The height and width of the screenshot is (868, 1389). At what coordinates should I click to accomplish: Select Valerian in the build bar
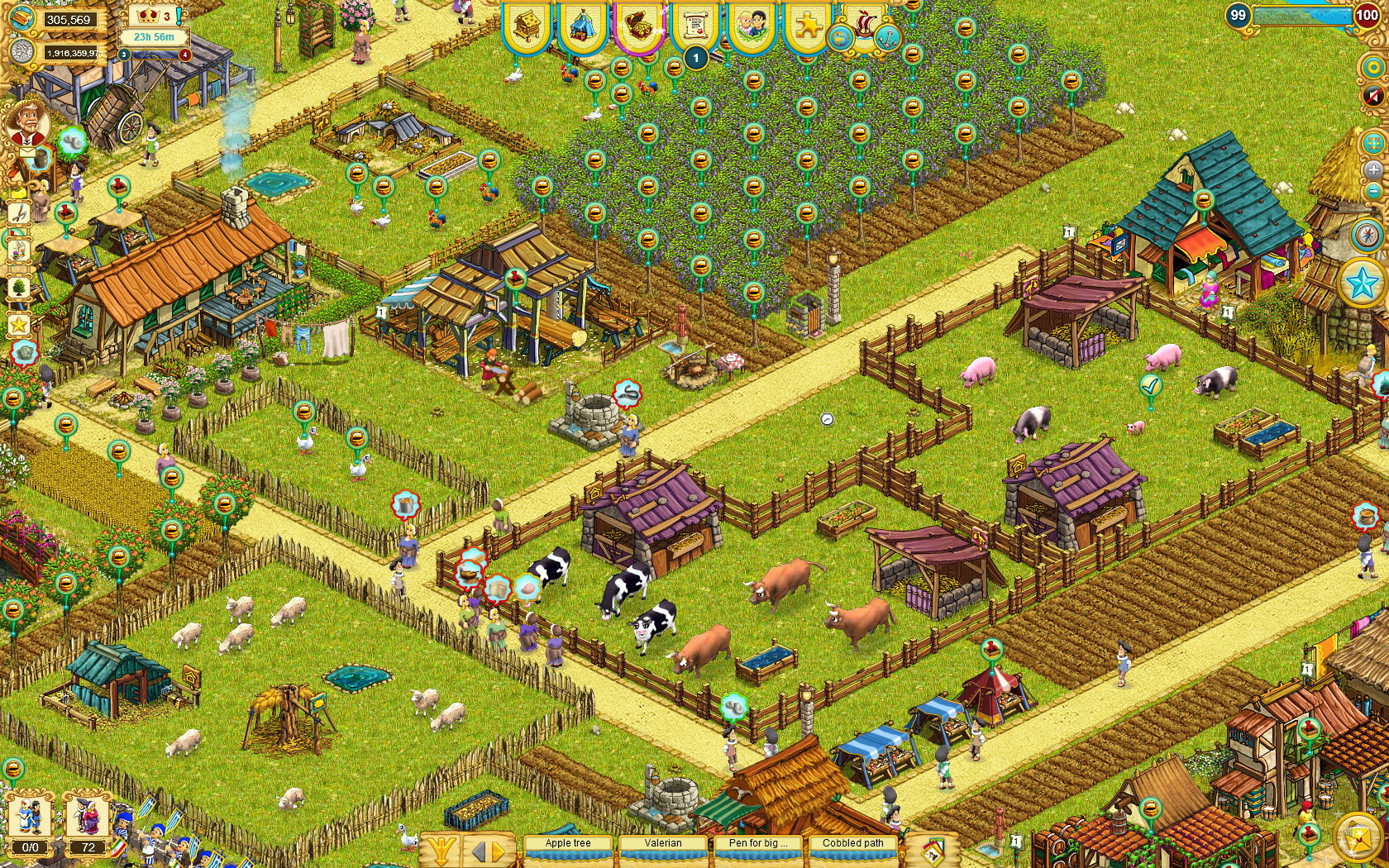click(663, 844)
